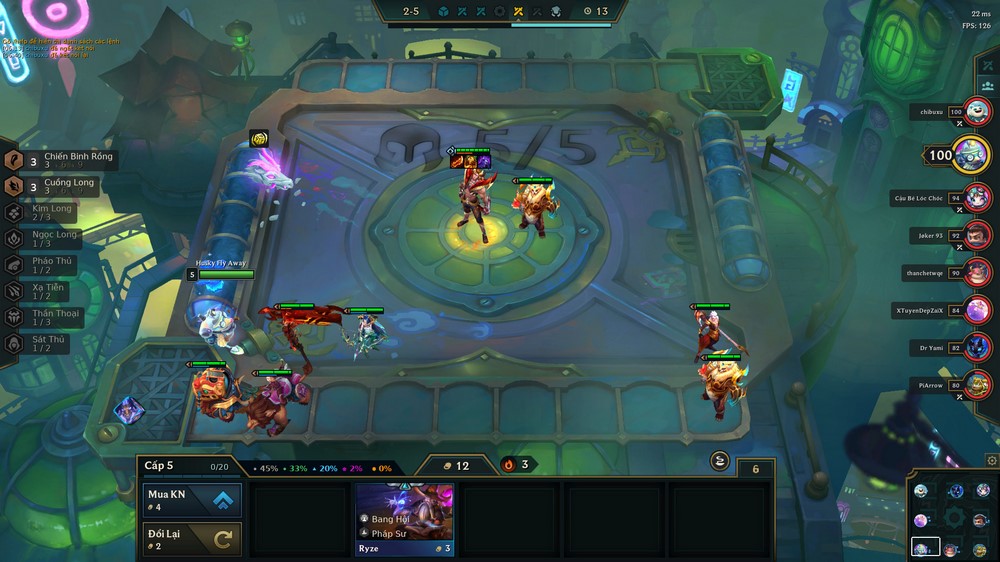Open the settings gear icon

(991, 460)
